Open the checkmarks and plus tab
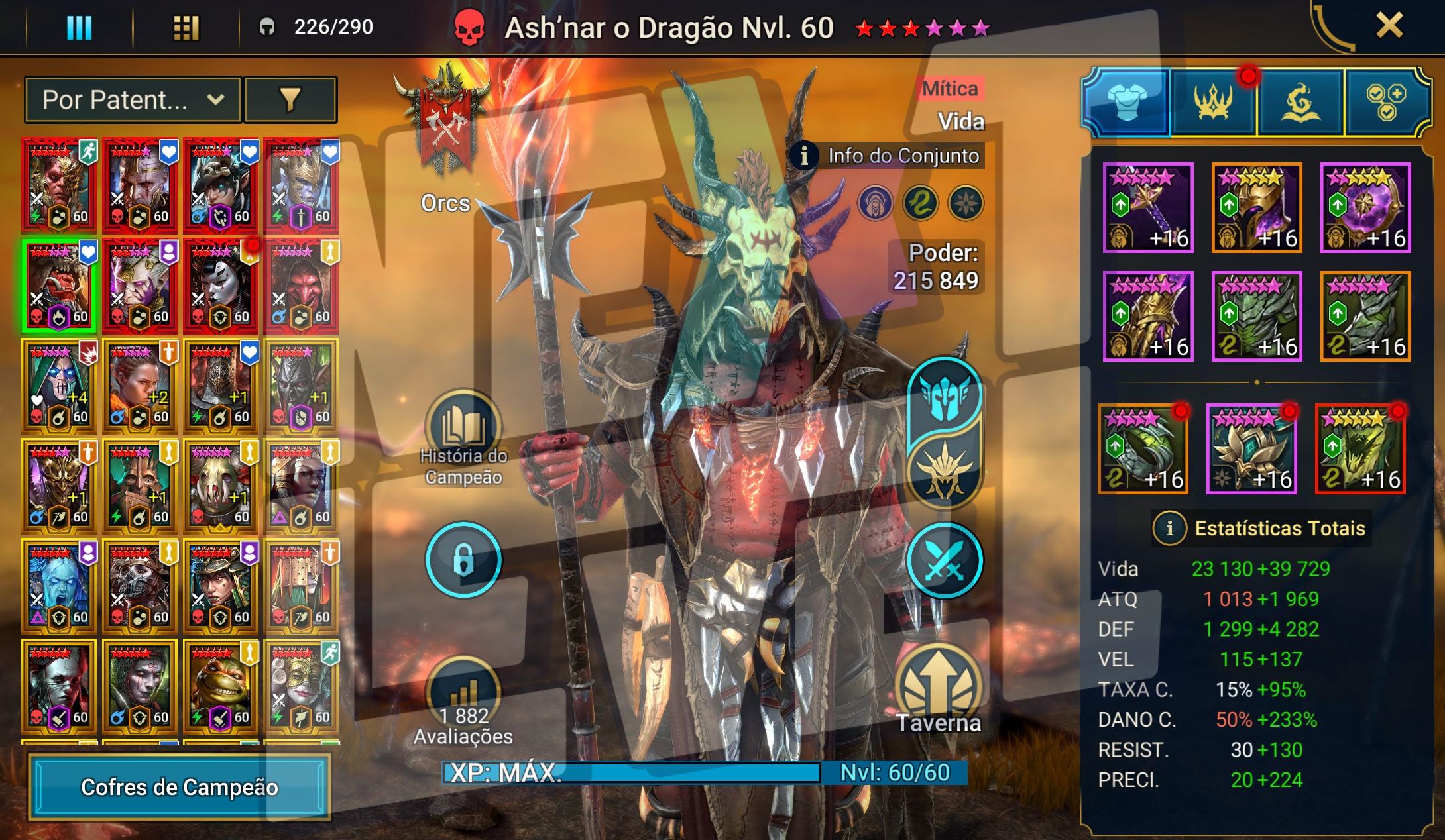The width and height of the screenshot is (1445, 840). [x=1385, y=103]
